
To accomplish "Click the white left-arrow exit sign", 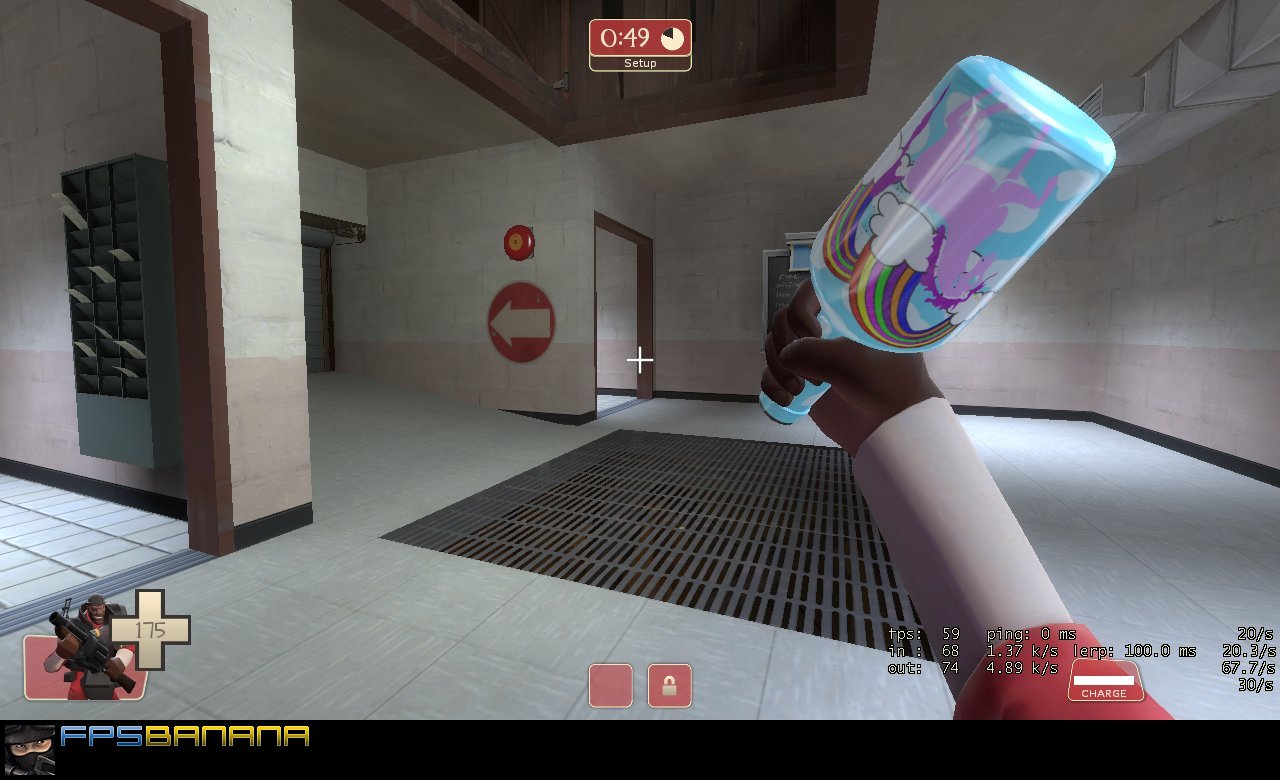I will tap(521, 323).
